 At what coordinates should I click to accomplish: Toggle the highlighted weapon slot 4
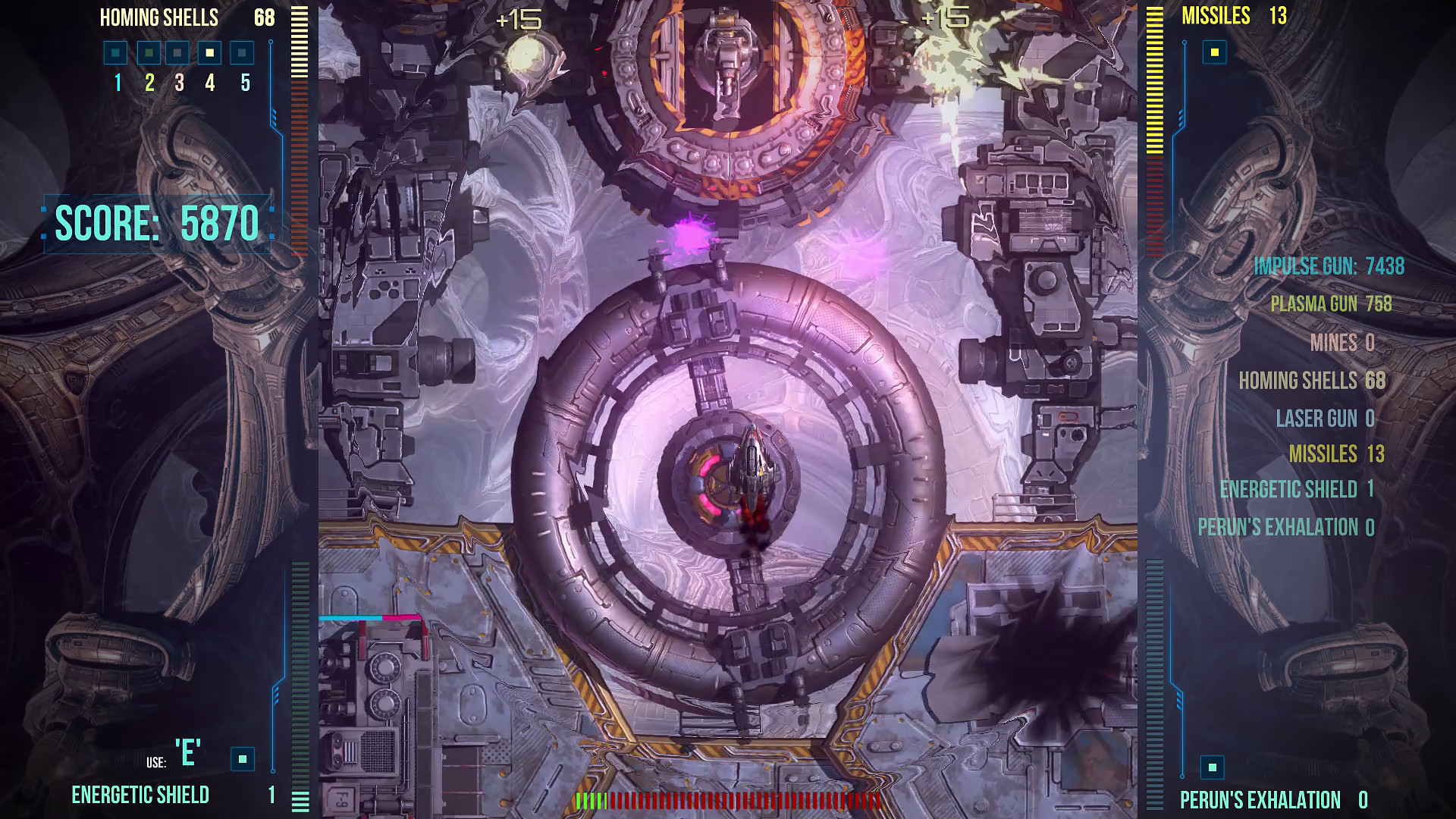point(211,53)
